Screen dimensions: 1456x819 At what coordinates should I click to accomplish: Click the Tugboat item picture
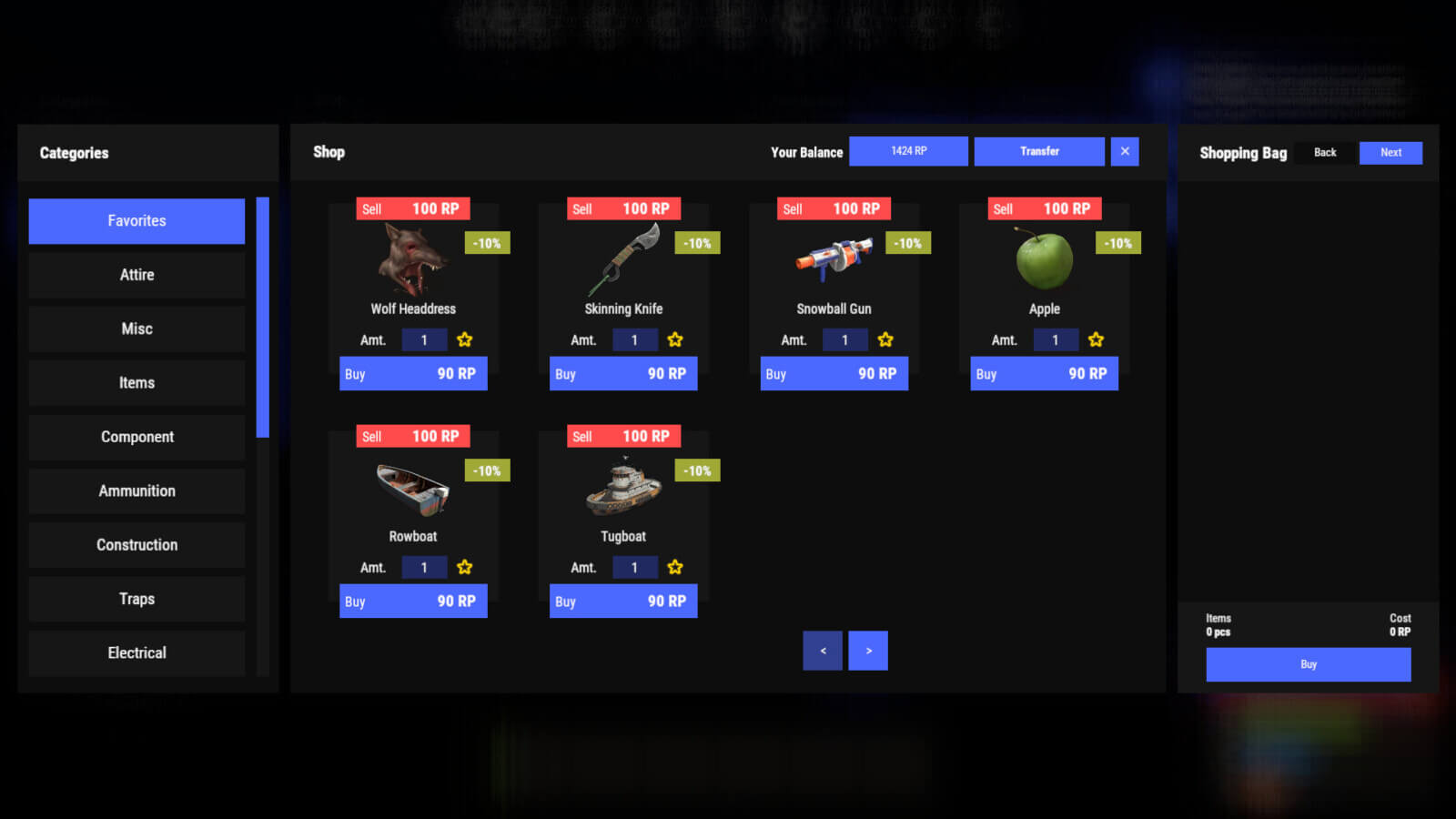[x=623, y=487]
